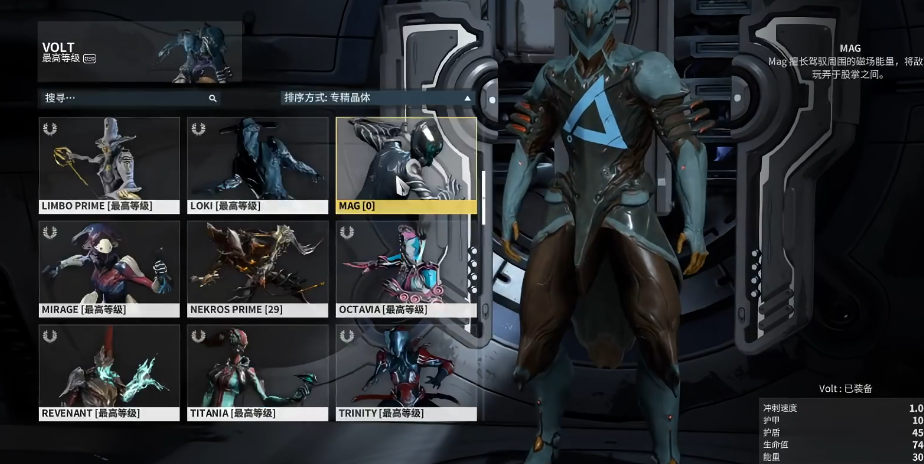Image resolution: width=924 pixels, height=464 pixels.
Task: Pick the Mirage warframe tile
Action: pos(110,268)
